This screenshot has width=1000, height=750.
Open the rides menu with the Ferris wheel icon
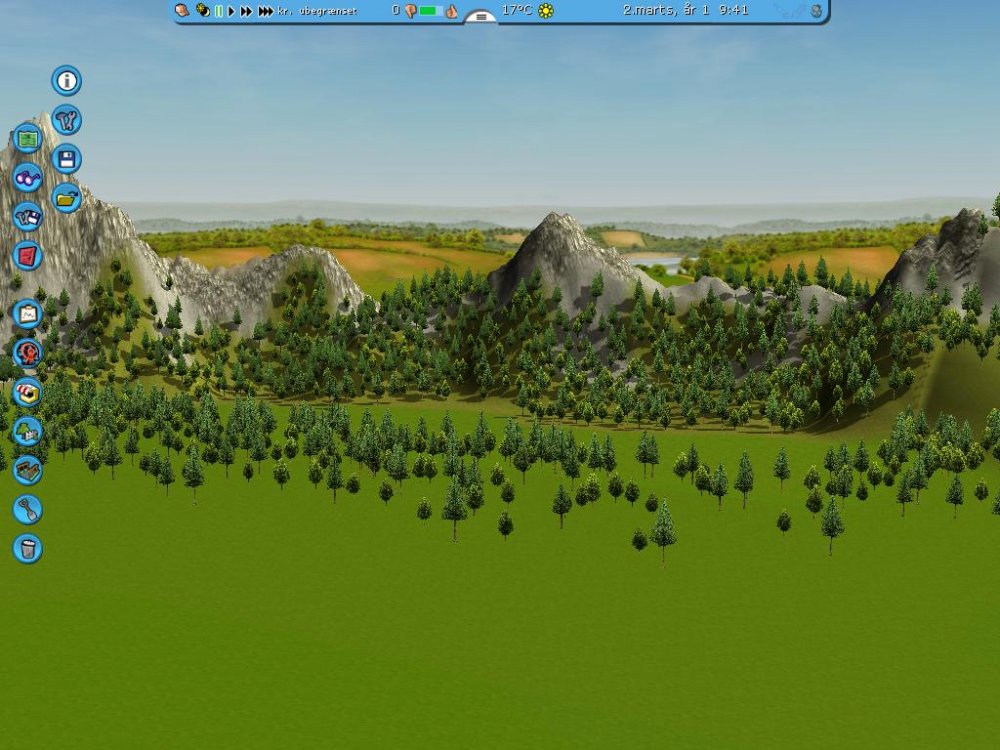[x=28, y=353]
